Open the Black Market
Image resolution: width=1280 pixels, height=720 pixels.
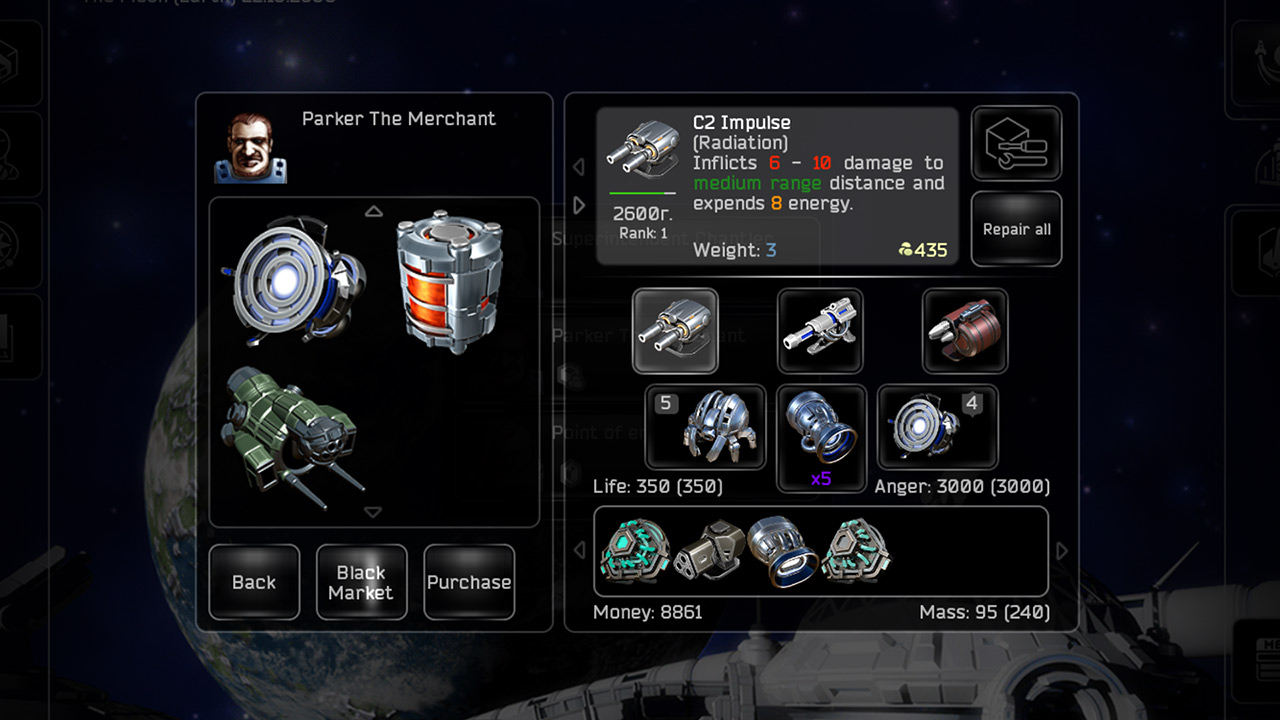(361, 582)
